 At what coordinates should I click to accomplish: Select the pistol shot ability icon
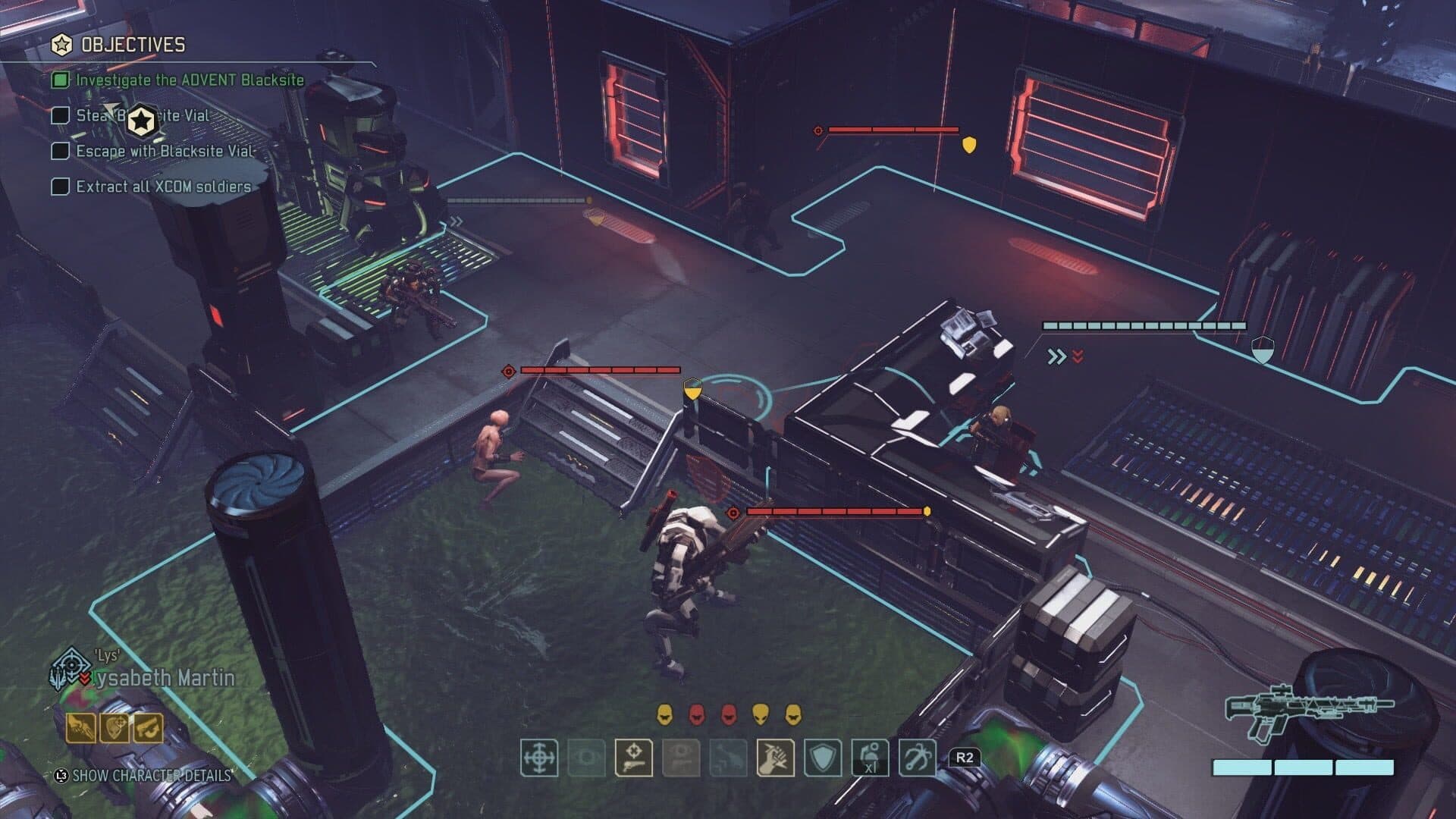(x=634, y=758)
